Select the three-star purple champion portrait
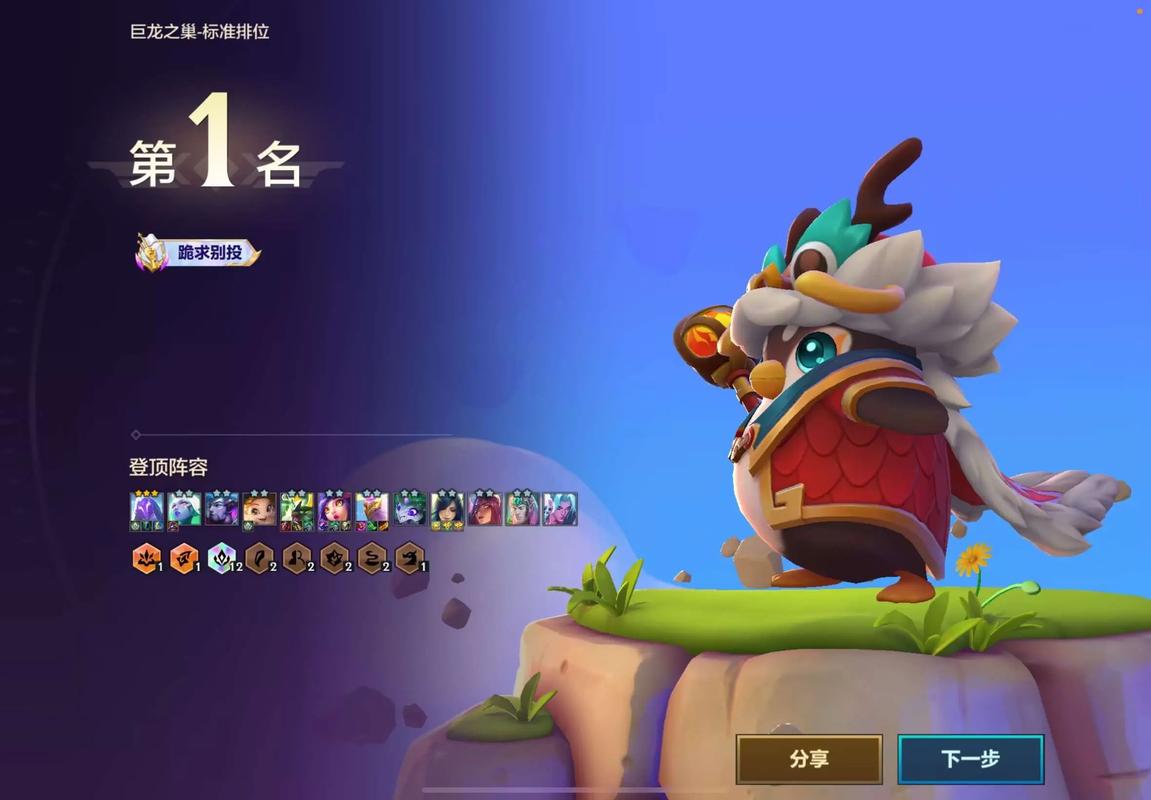The image size is (1151, 800). pos(147,510)
